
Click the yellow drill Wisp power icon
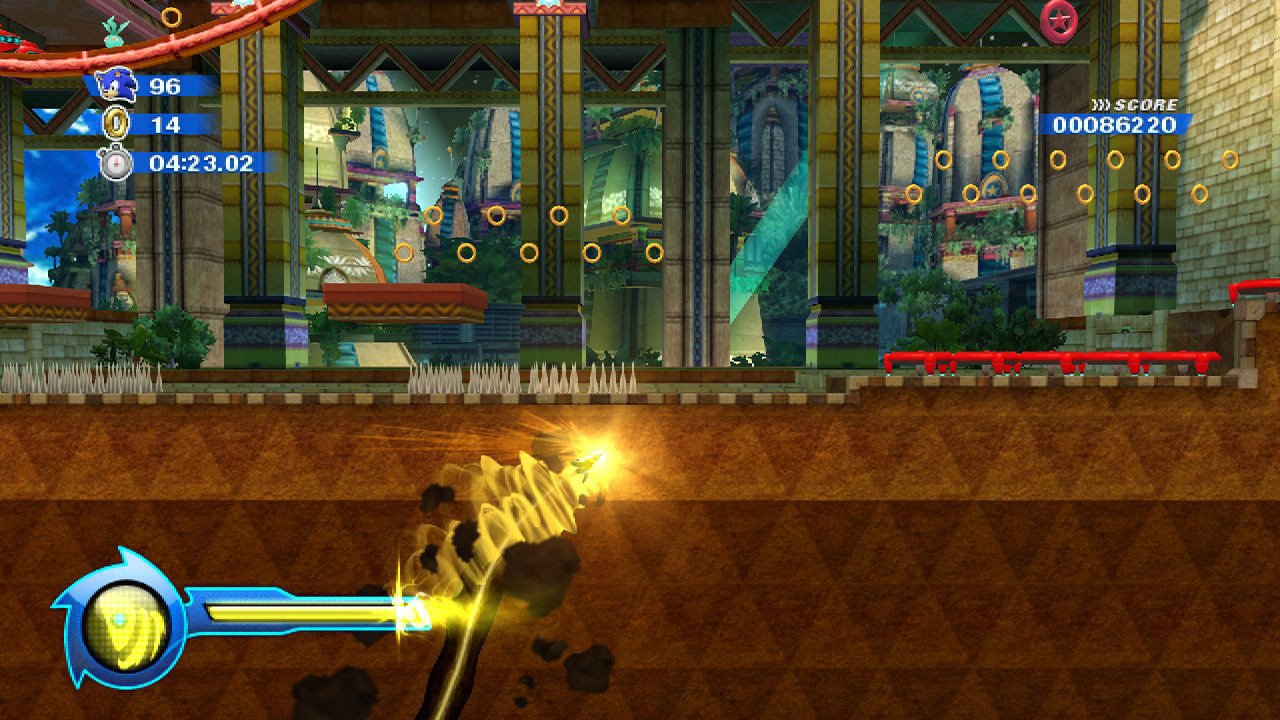[x=120, y=625]
